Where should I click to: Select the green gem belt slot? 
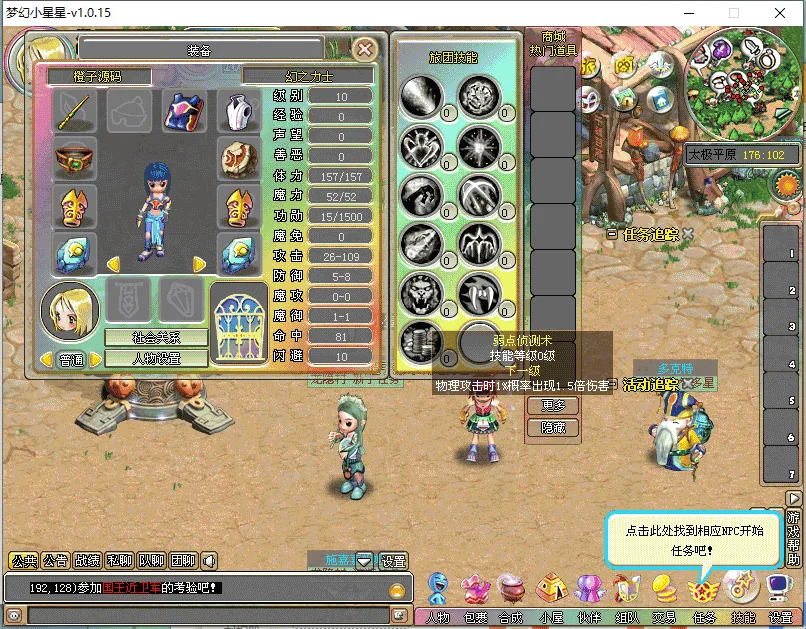[x=75, y=160]
